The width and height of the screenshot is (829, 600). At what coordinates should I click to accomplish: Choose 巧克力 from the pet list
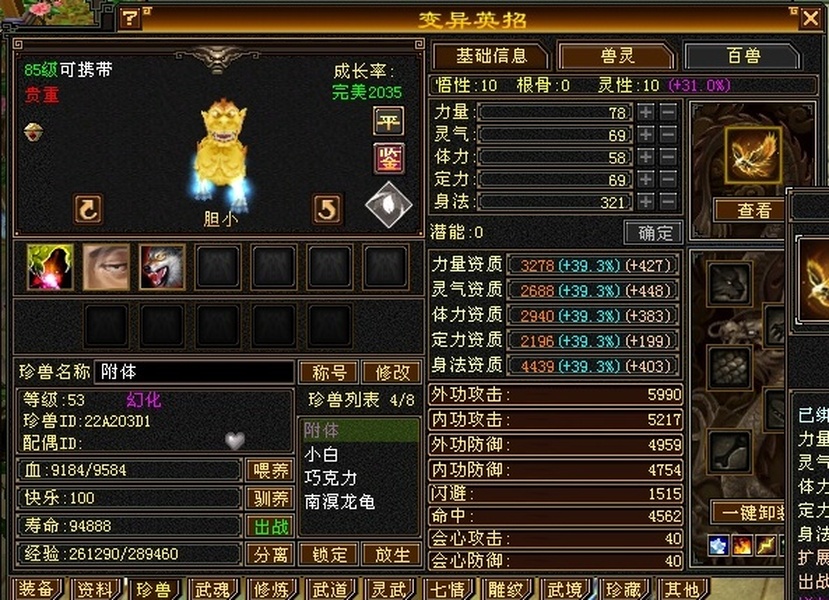[x=331, y=478]
